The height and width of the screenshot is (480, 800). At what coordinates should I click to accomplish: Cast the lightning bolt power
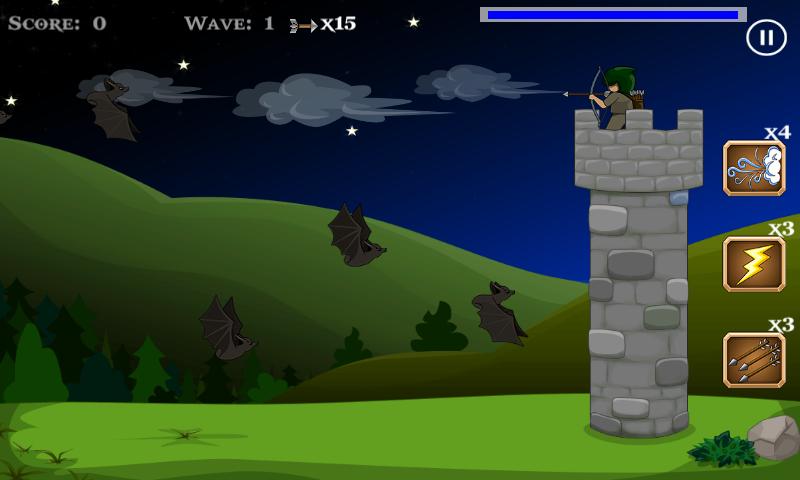click(754, 264)
